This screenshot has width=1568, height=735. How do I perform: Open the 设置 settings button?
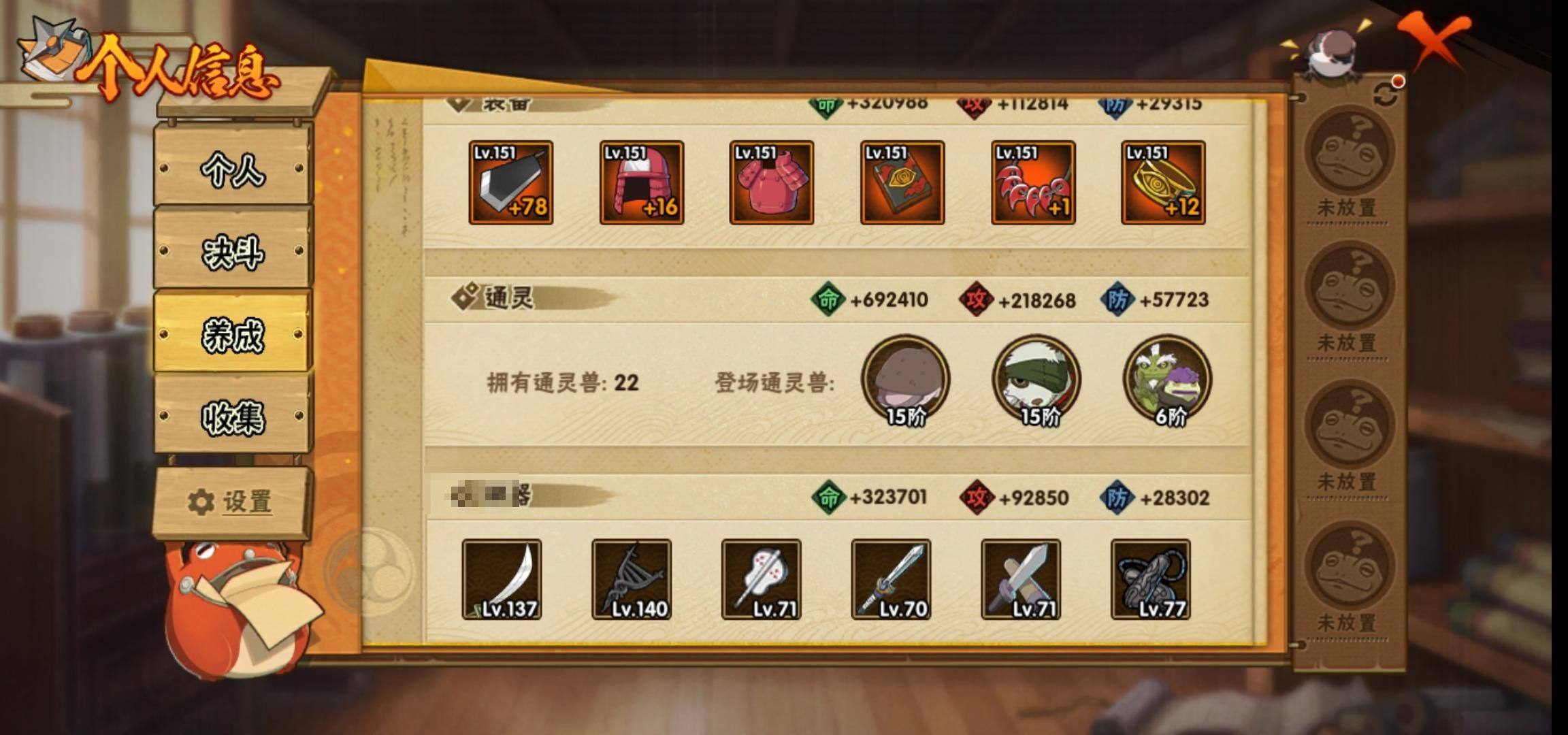pyautogui.click(x=231, y=502)
